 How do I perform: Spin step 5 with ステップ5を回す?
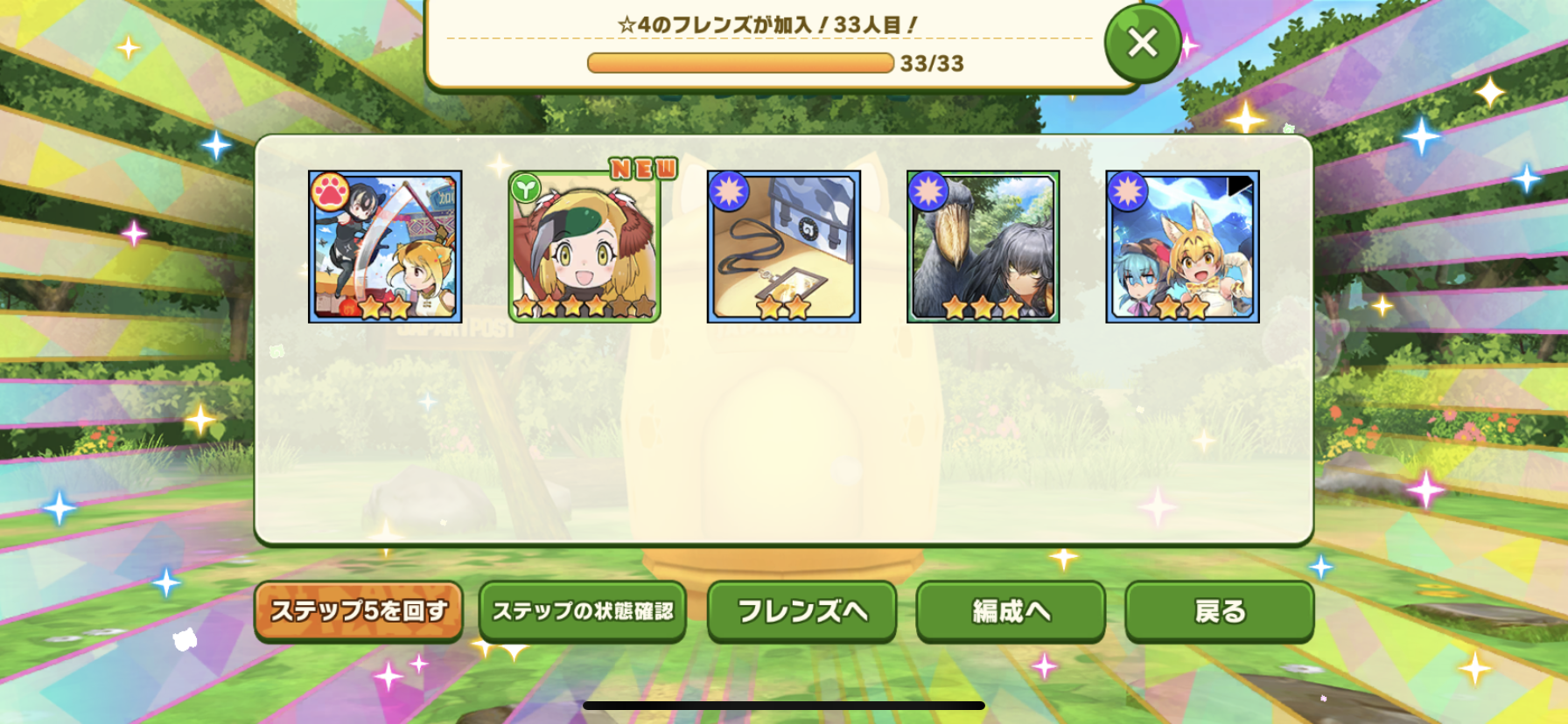[x=358, y=611]
